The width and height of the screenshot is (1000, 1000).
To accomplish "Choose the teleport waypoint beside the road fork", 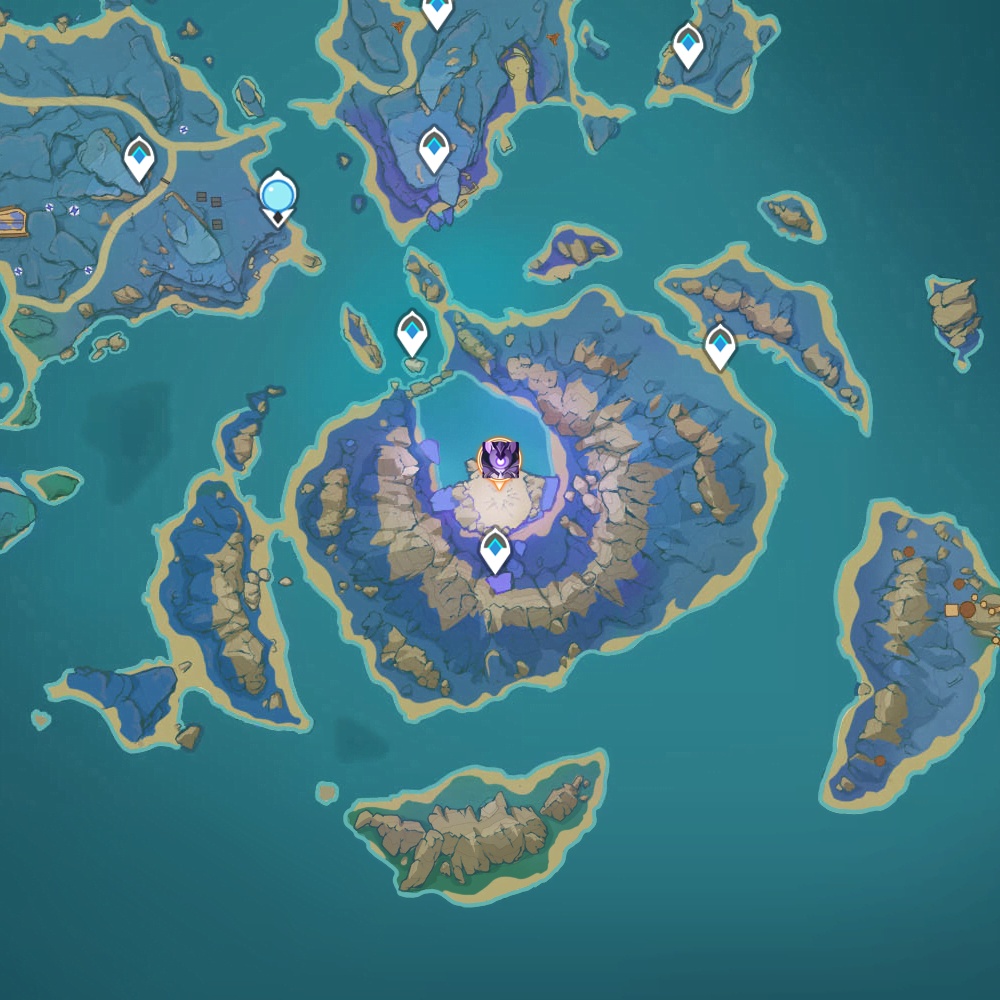I will point(139,158).
